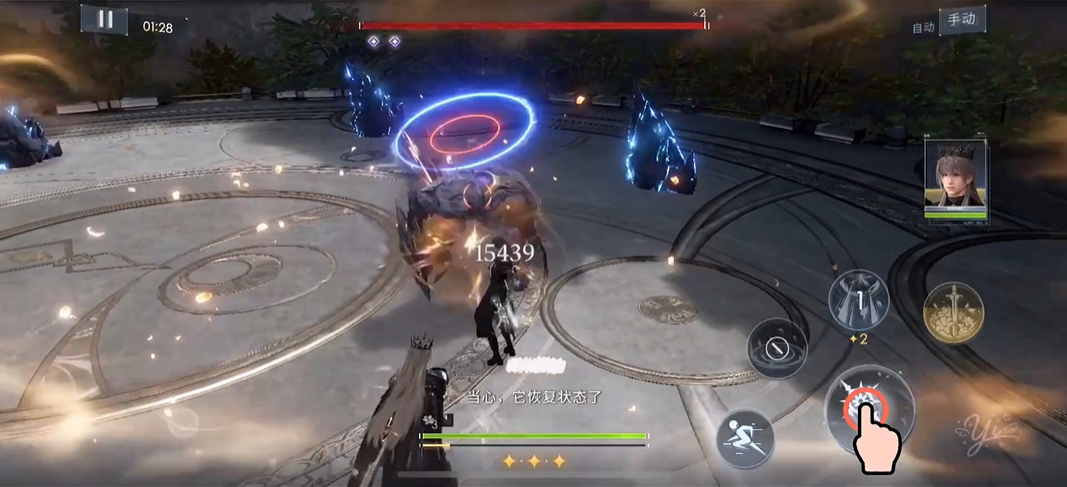Hit the main basic attack button

pos(869,409)
